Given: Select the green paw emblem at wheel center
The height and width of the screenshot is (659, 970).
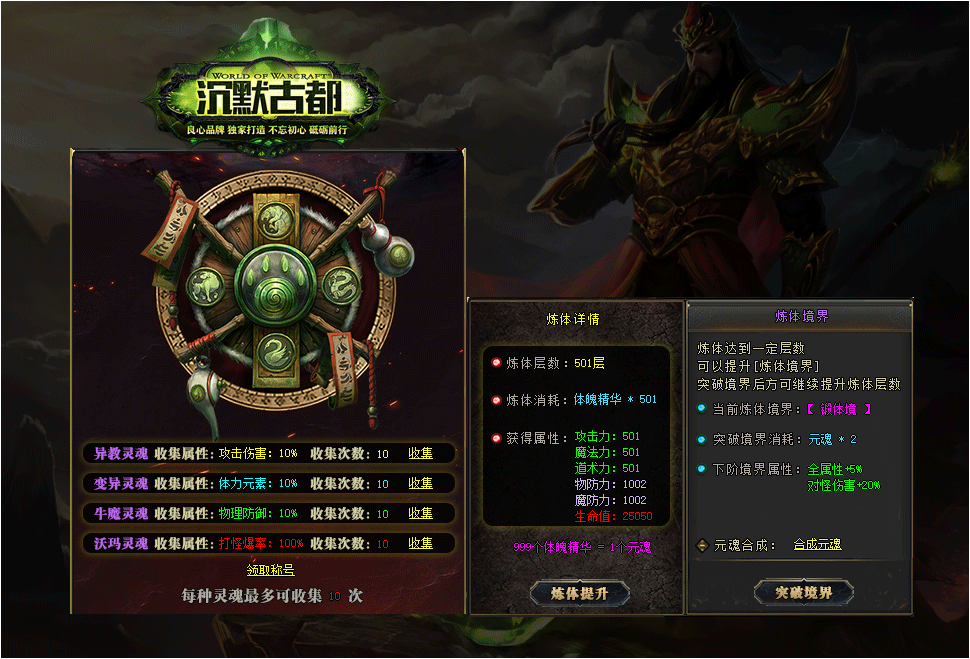Looking at the screenshot, I should [272, 283].
